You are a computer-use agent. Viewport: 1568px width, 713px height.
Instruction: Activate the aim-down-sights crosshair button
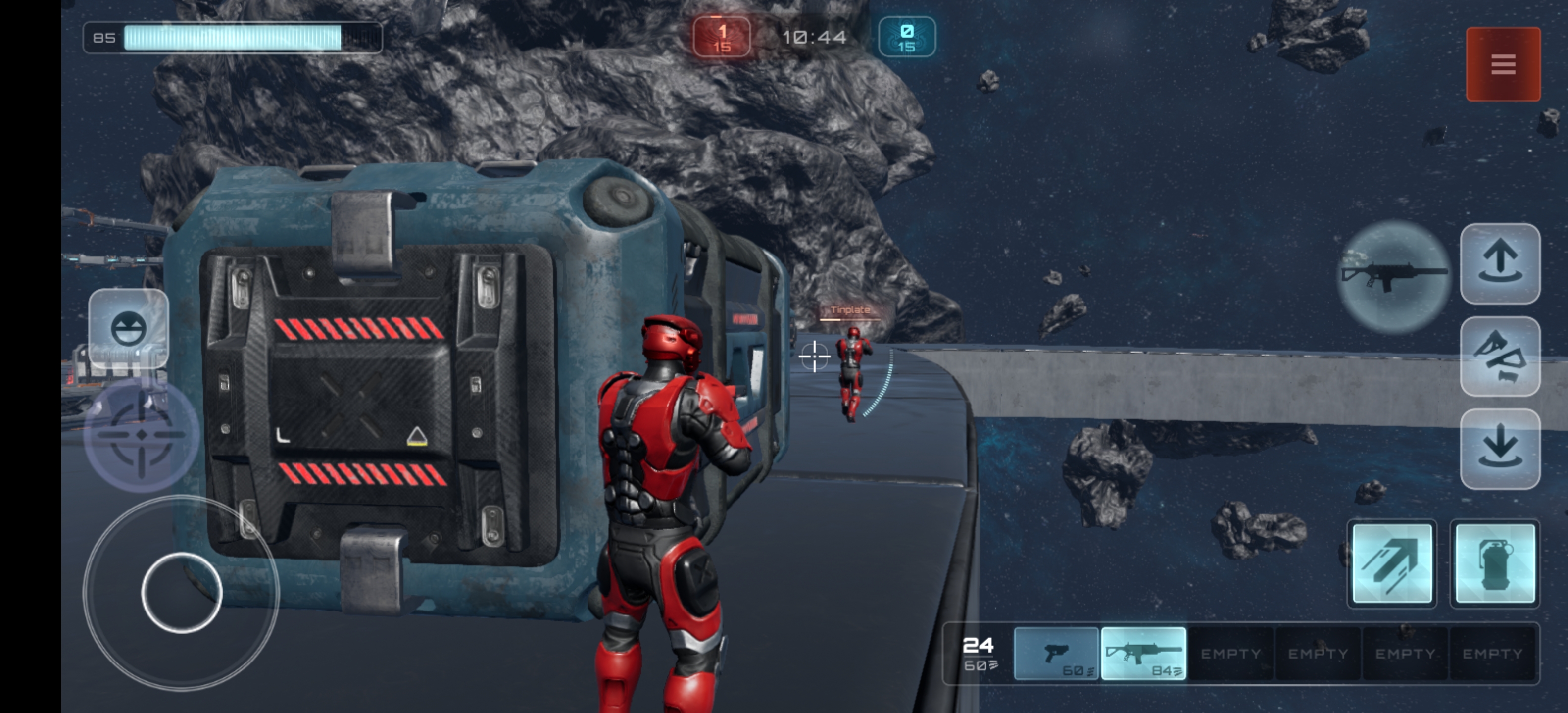pos(141,434)
